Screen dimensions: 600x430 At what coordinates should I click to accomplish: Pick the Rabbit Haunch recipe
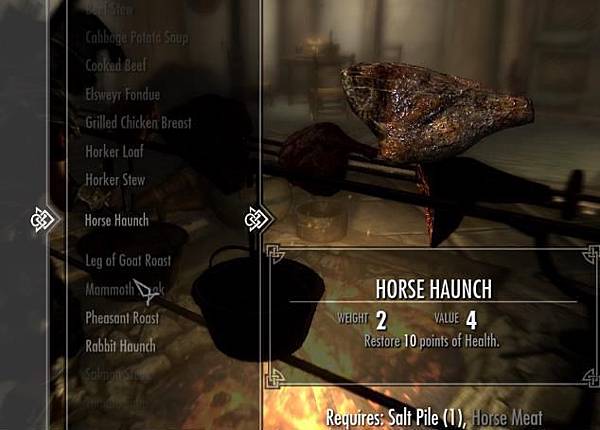(x=120, y=347)
